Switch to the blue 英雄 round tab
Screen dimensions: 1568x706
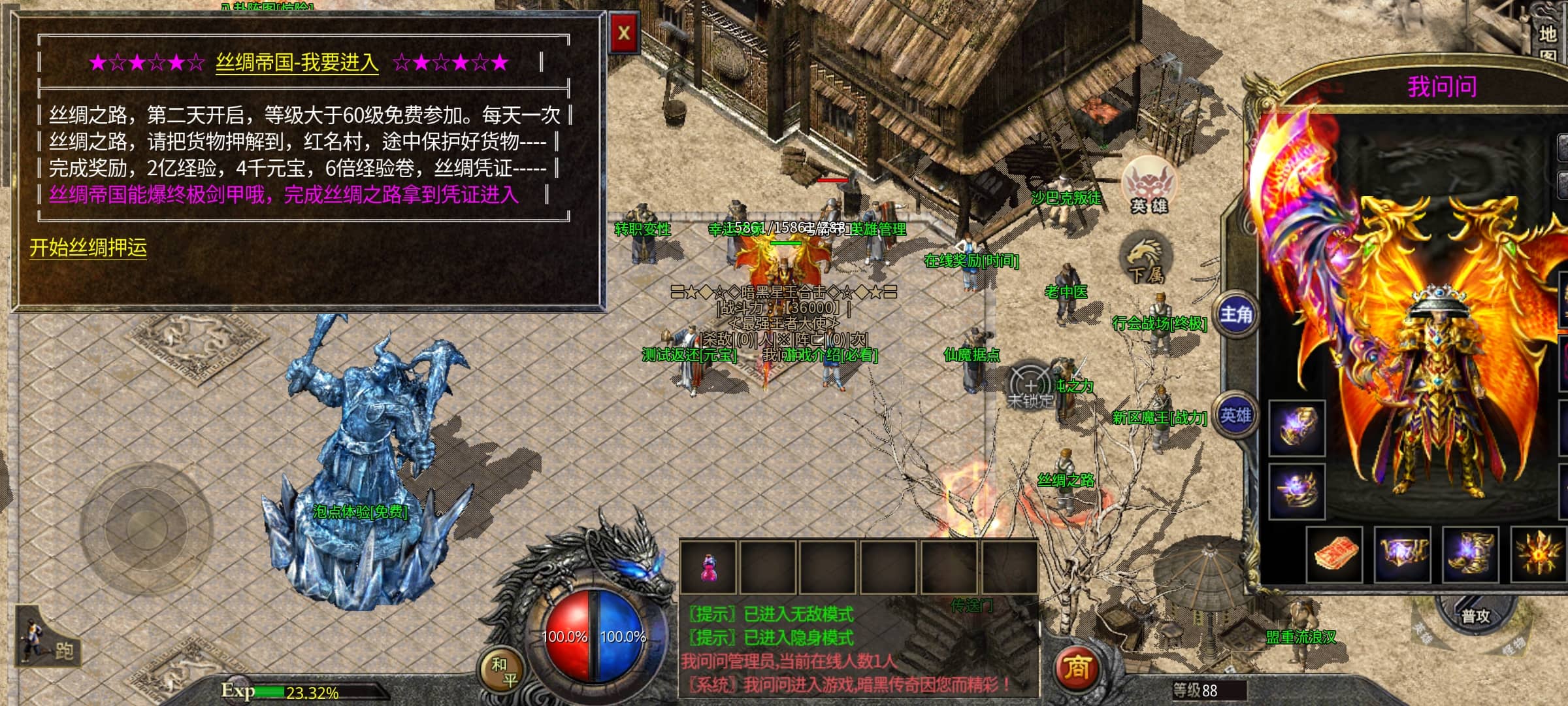[x=1235, y=416]
